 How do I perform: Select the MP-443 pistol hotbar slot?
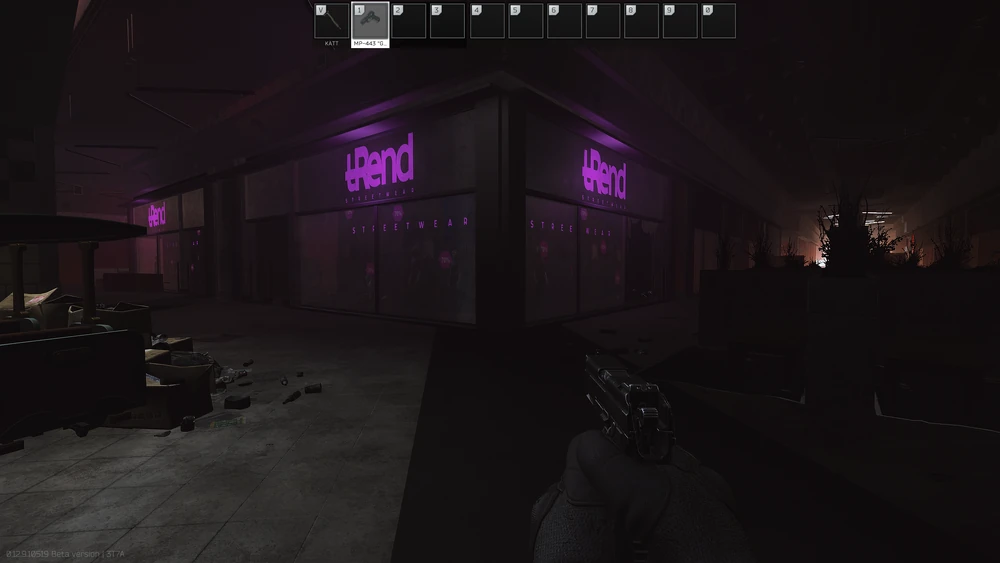click(x=370, y=20)
